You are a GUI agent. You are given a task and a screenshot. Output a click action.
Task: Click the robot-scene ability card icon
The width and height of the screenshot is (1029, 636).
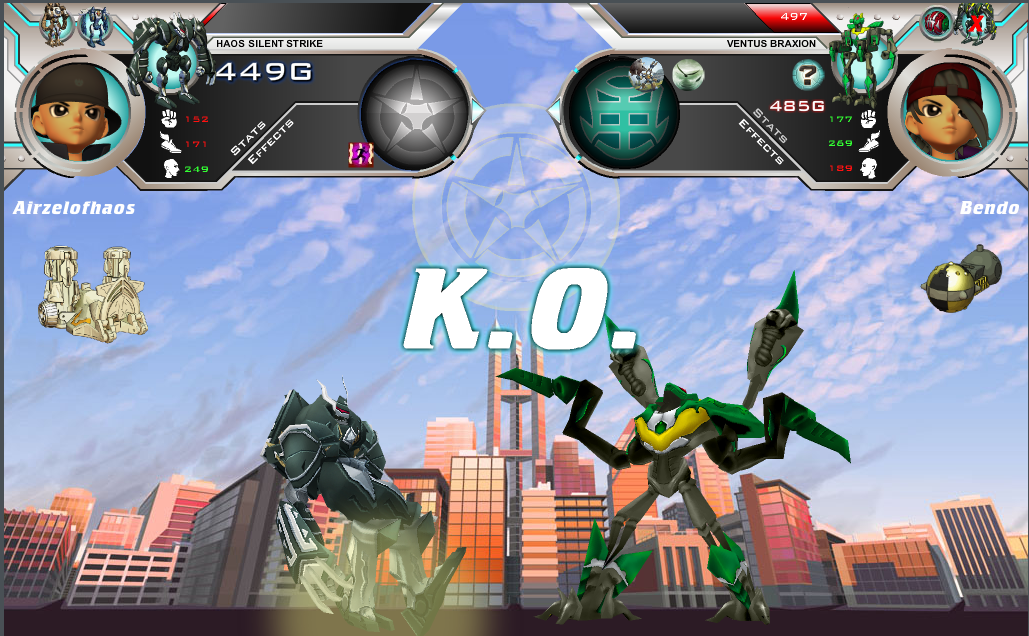[647, 72]
